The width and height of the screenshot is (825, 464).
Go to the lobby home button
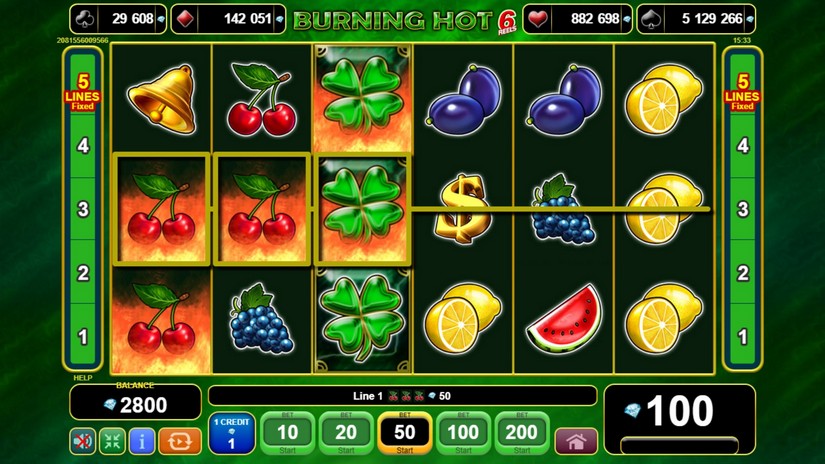pyautogui.click(x=576, y=441)
